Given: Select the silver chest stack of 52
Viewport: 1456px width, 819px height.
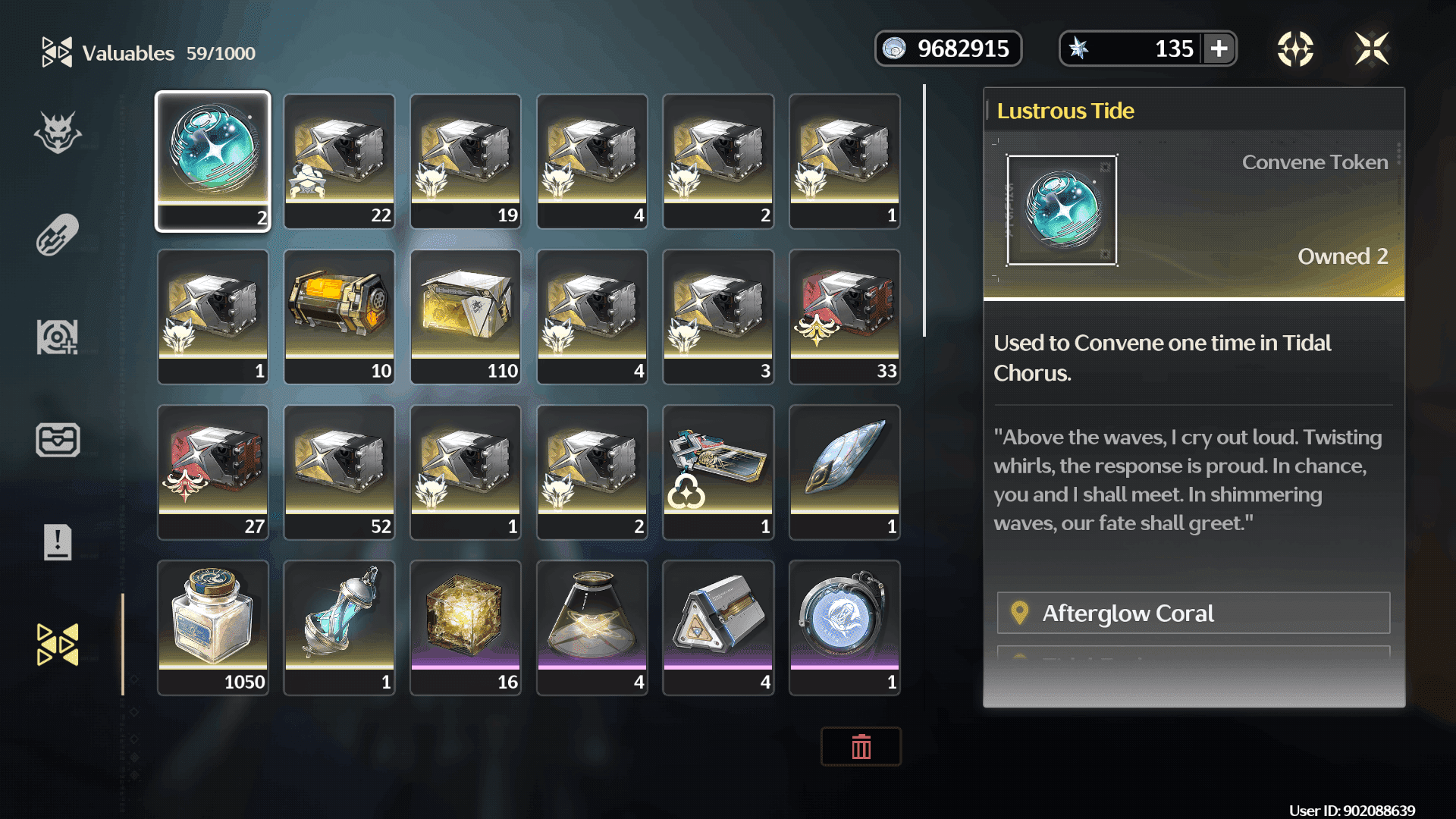Looking at the screenshot, I should pyautogui.click(x=339, y=472).
